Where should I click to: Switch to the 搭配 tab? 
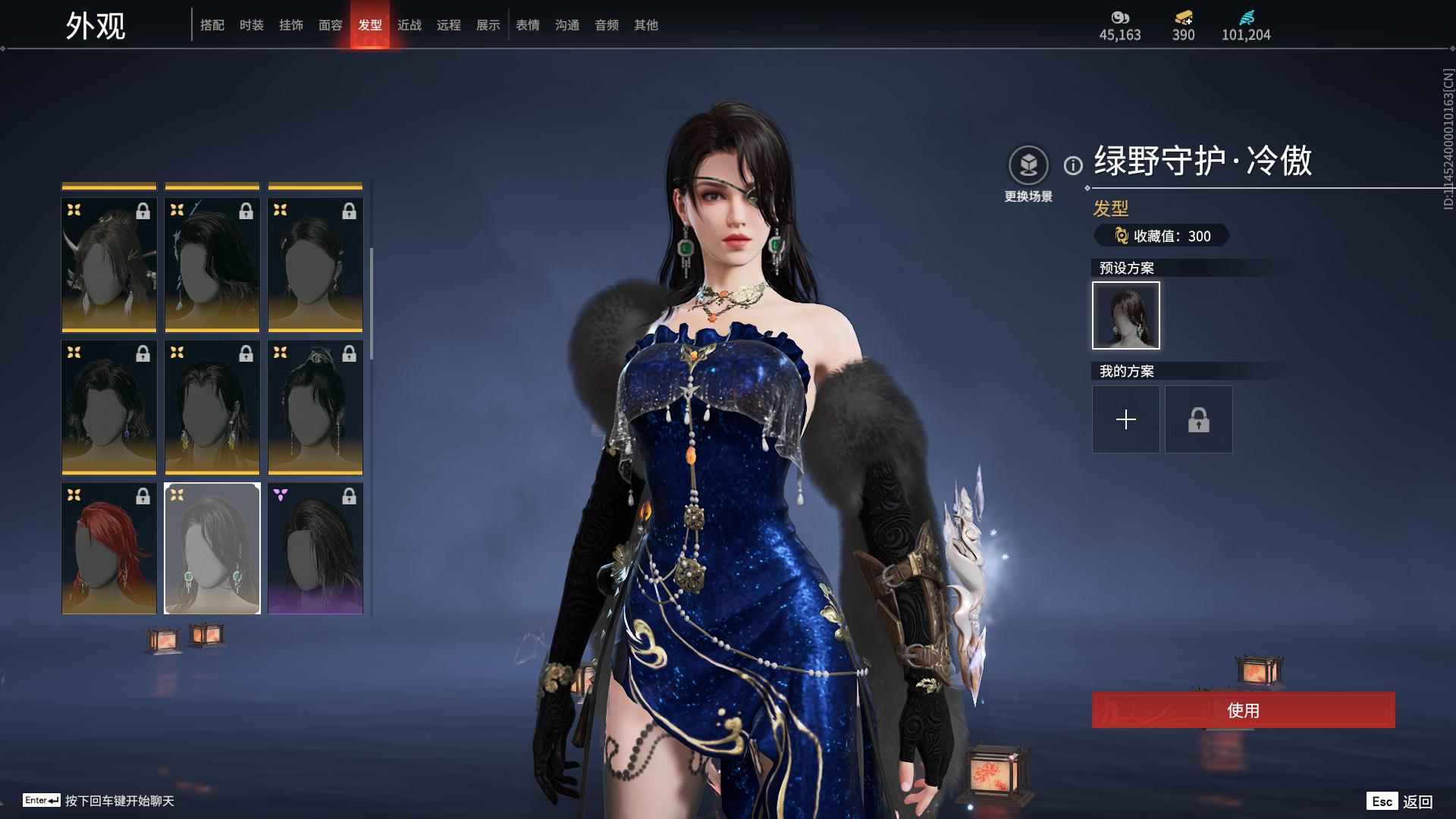click(x=212, y=25)
